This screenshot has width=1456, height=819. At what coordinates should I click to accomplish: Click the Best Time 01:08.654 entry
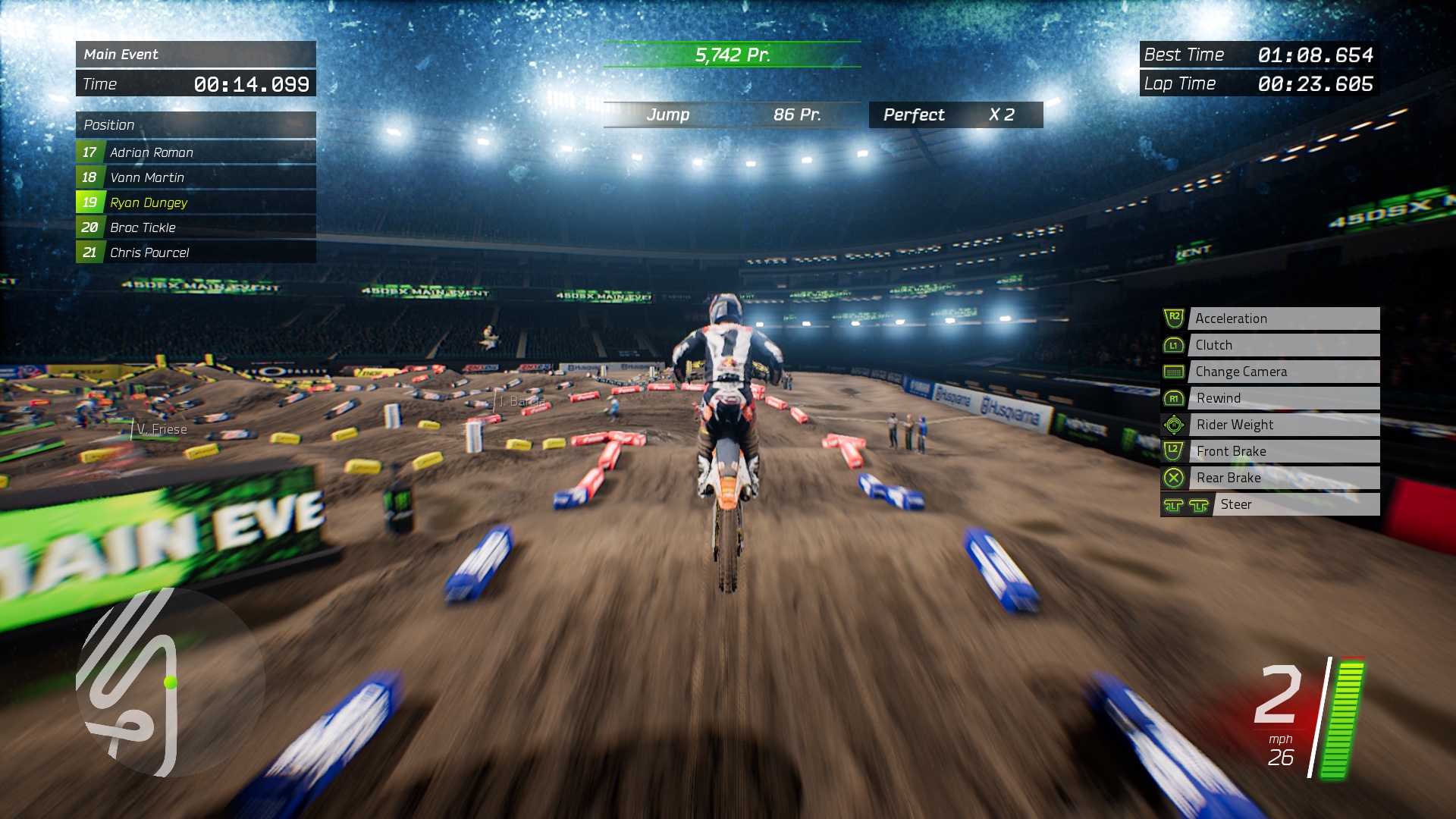[x=1259, y=55]
